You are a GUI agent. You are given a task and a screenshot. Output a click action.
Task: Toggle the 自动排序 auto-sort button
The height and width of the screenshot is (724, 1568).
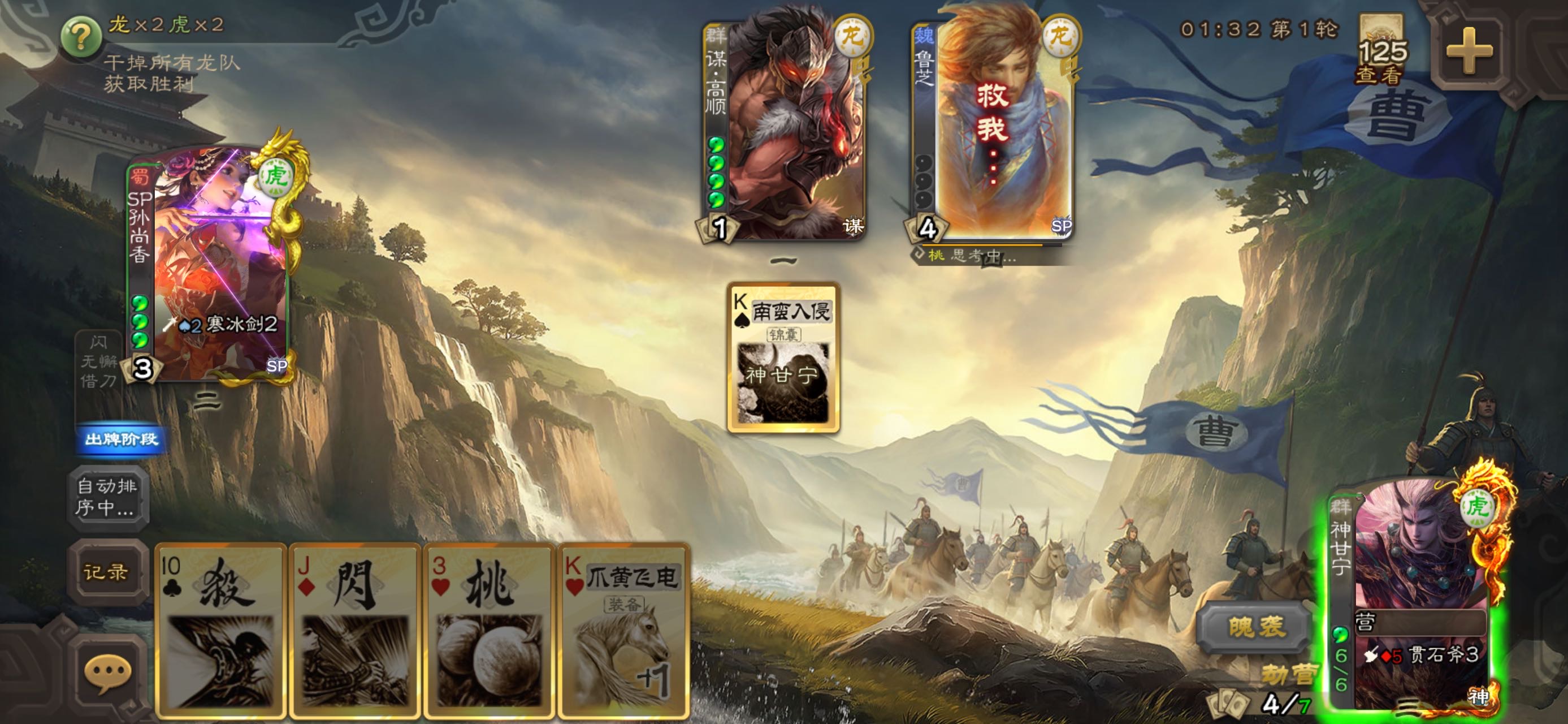pyautogui.click(x=106, y=496)
